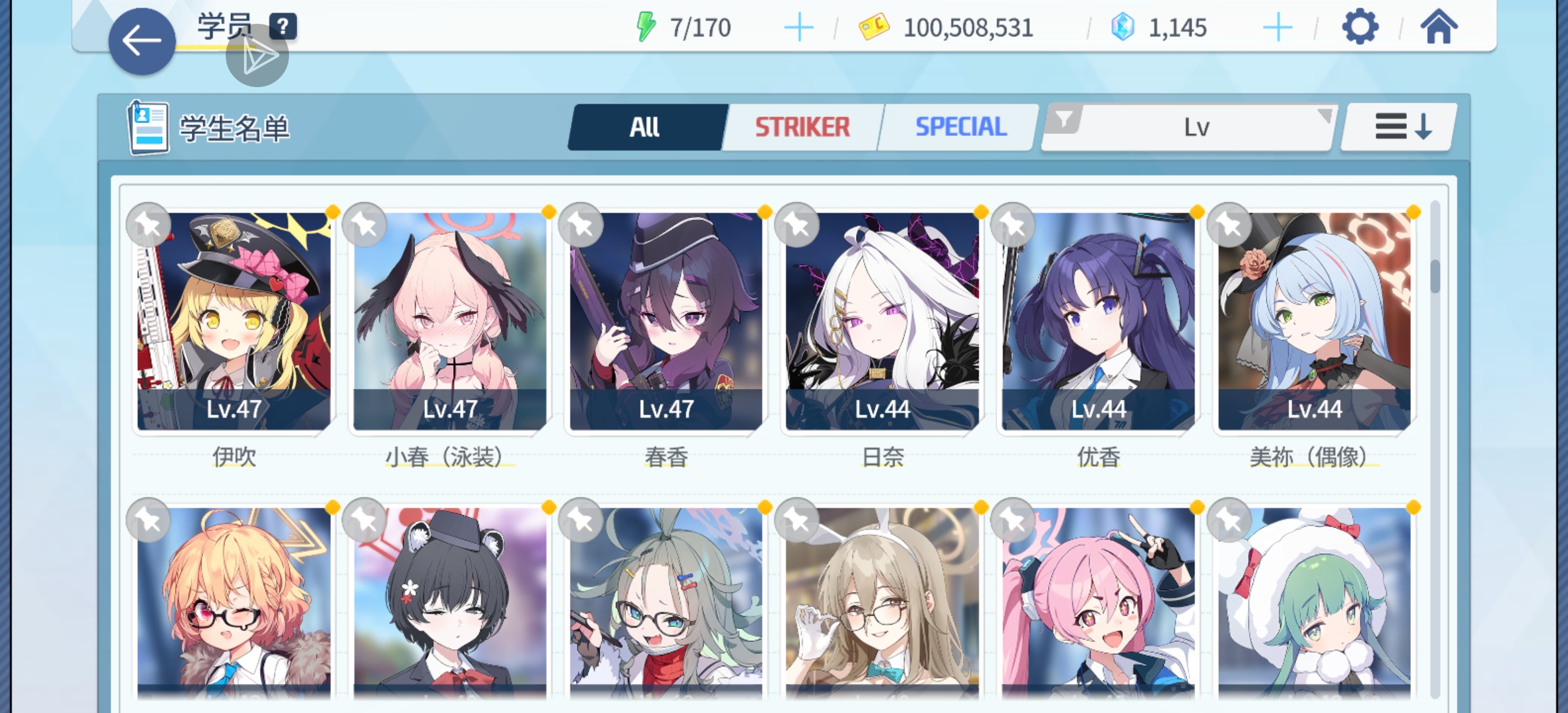The width and height of the screenshot is (1568, 713).
Task: Pin the student 日奈
Action: click(797, 225)
